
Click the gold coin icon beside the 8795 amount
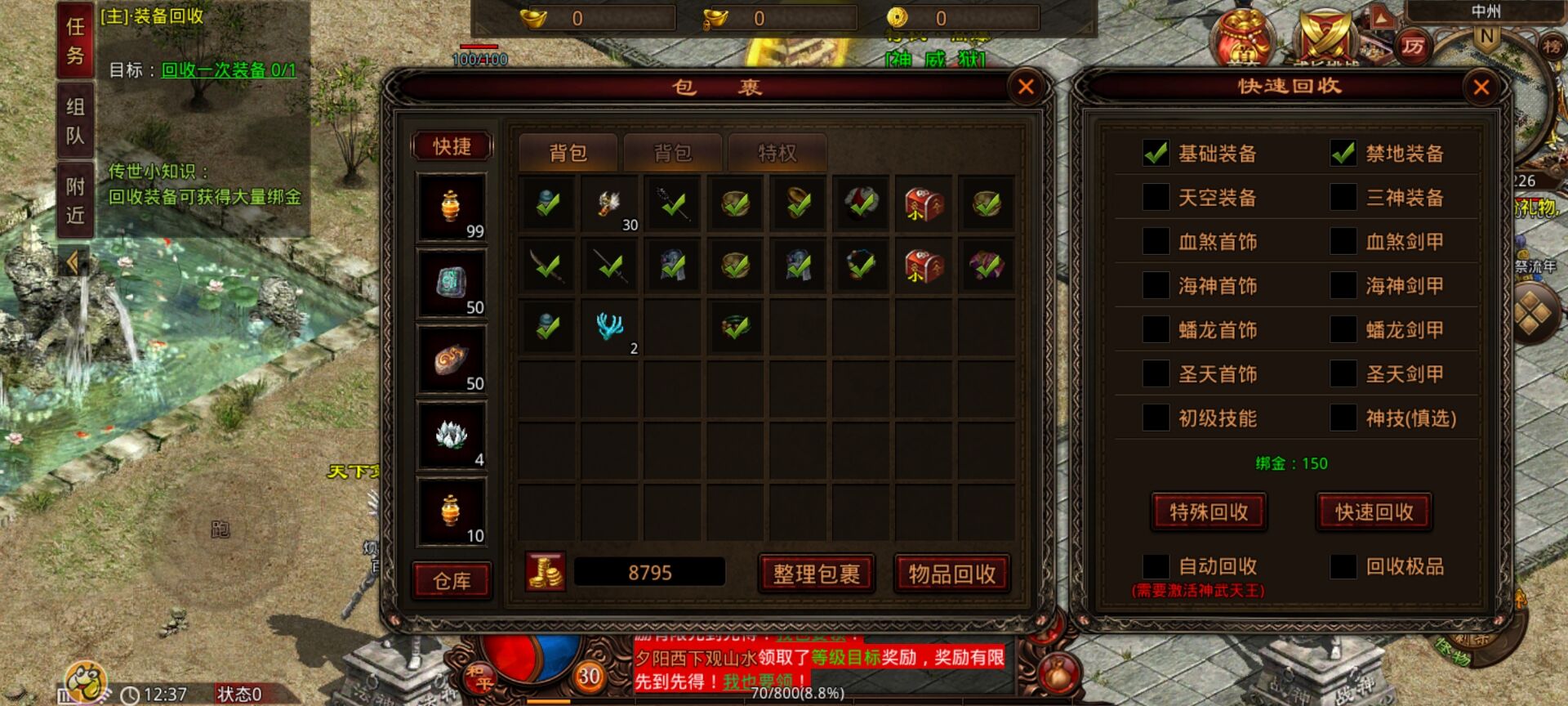pyautogui.click(x=546, y=572)
